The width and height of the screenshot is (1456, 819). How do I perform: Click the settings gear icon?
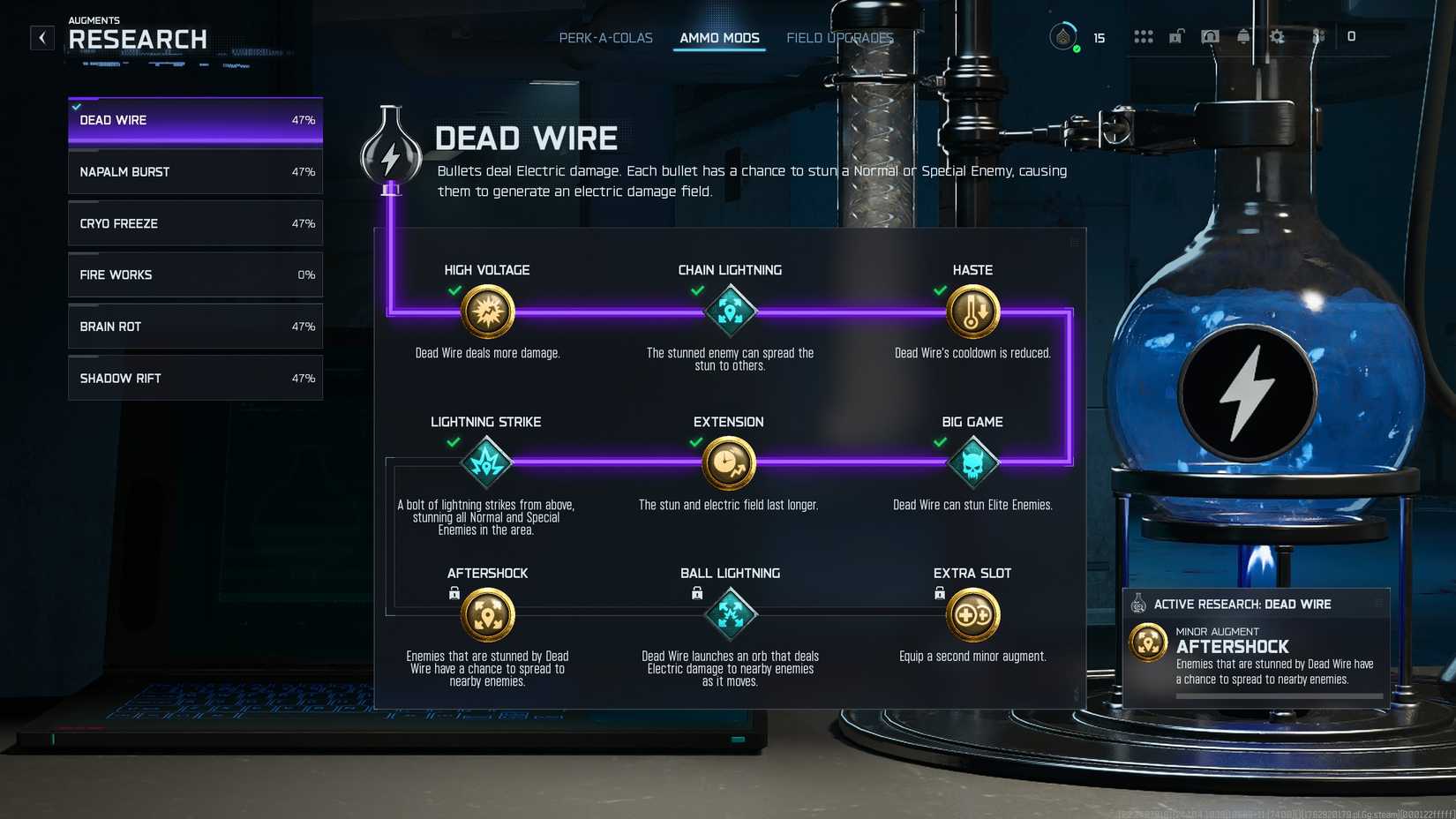(x=1277, y=36)
